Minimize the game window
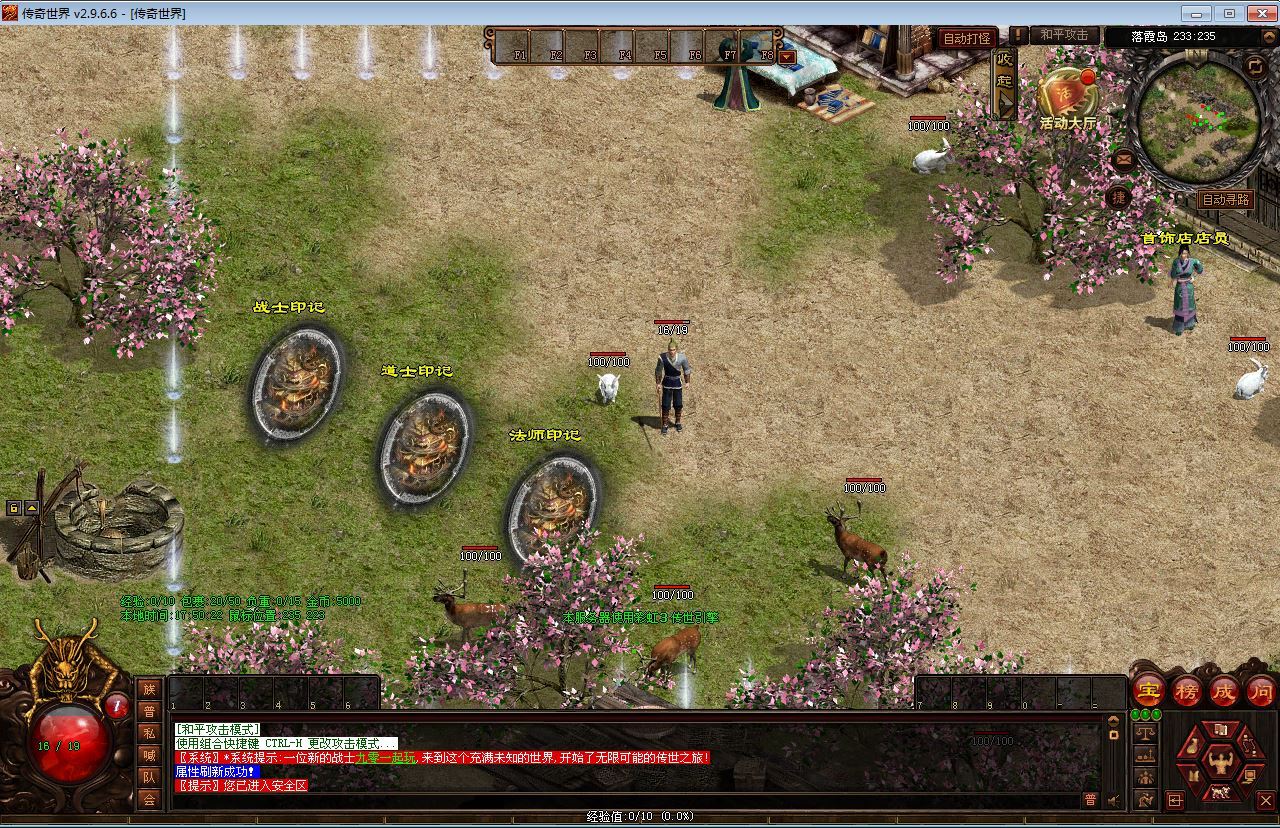The width and height of the screenshot is (1280, 828). (1197, 13)
